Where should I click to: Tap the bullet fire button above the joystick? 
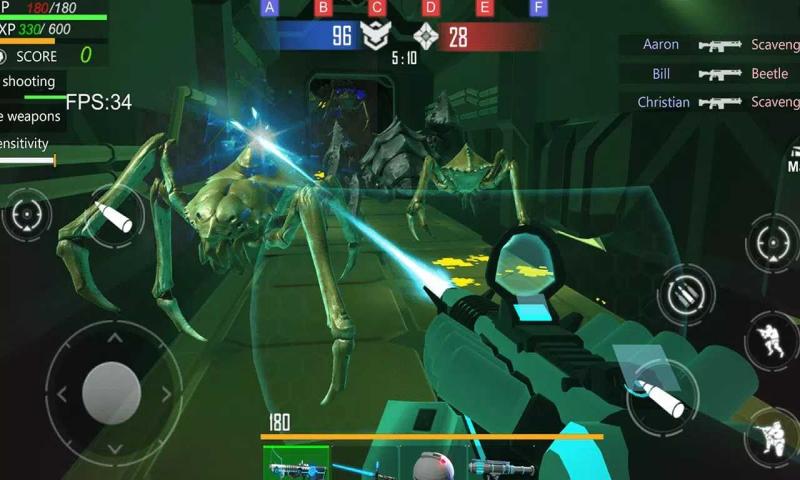click(115, 215)
